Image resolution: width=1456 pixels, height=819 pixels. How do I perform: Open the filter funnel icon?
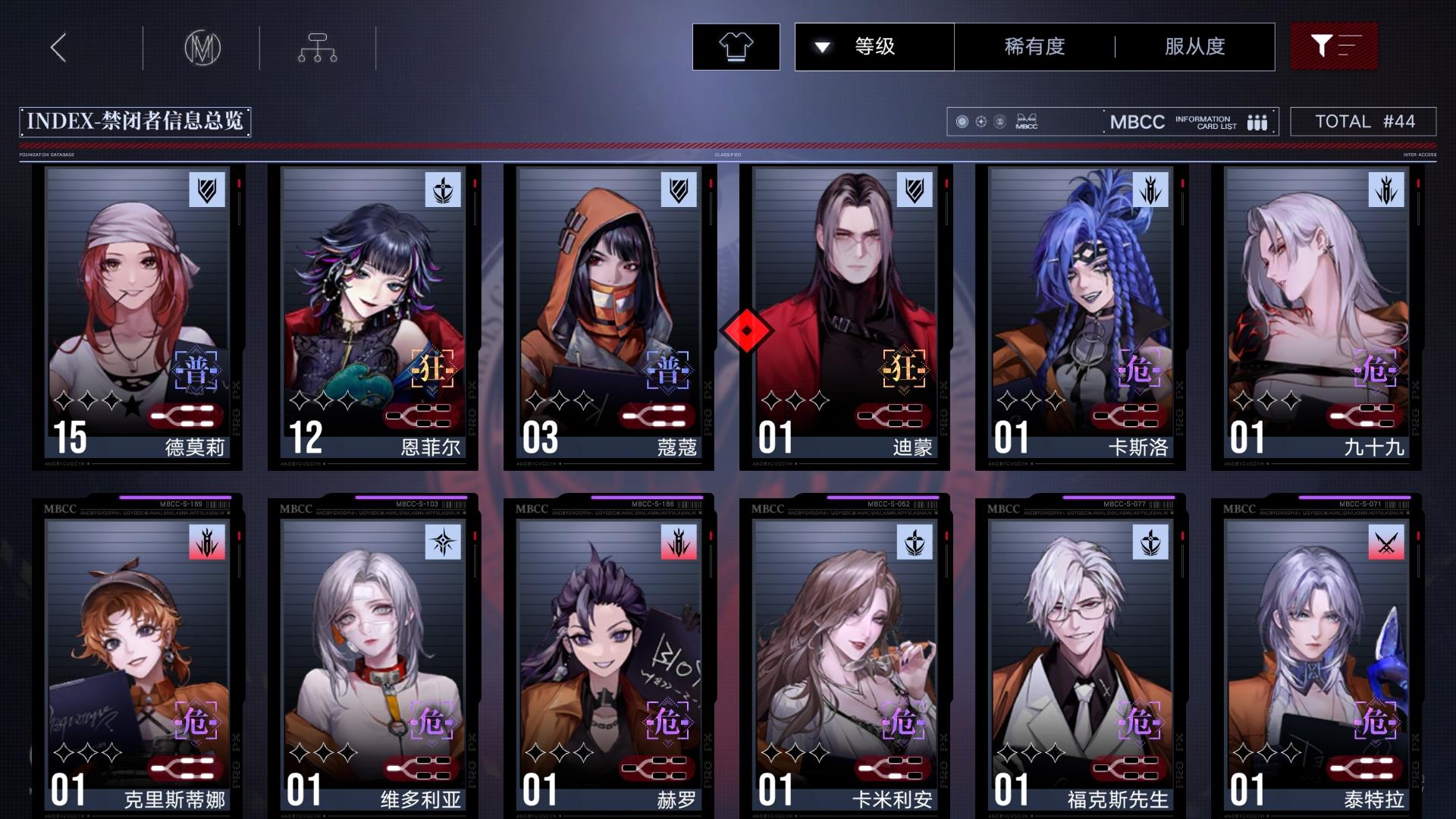click(1333, 46)
